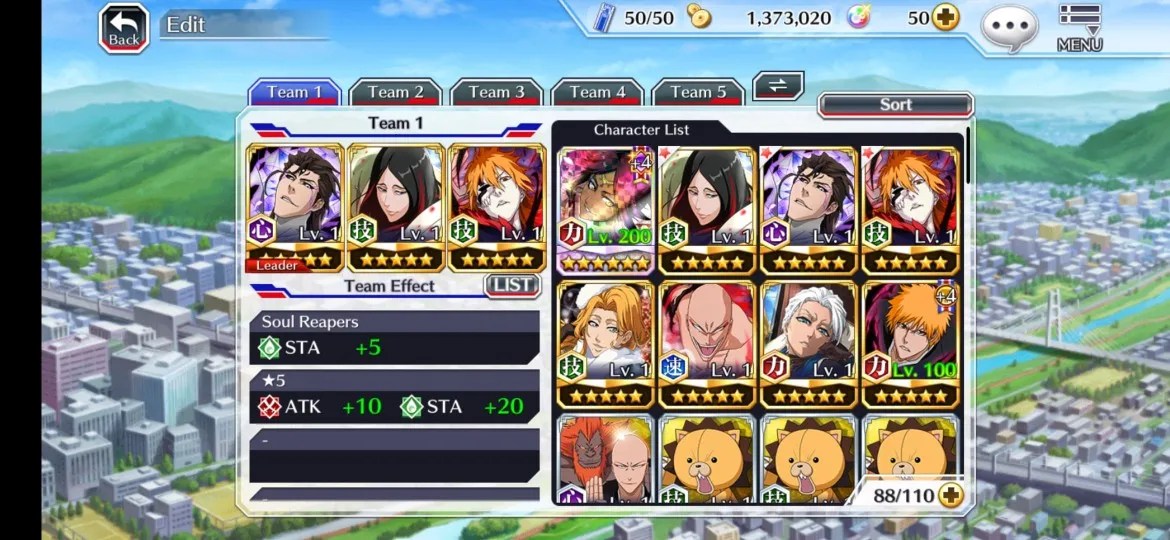The width and height of the screenshot is (1170, 540).
Task: Open the Sort options
Action: coord(895,105)
